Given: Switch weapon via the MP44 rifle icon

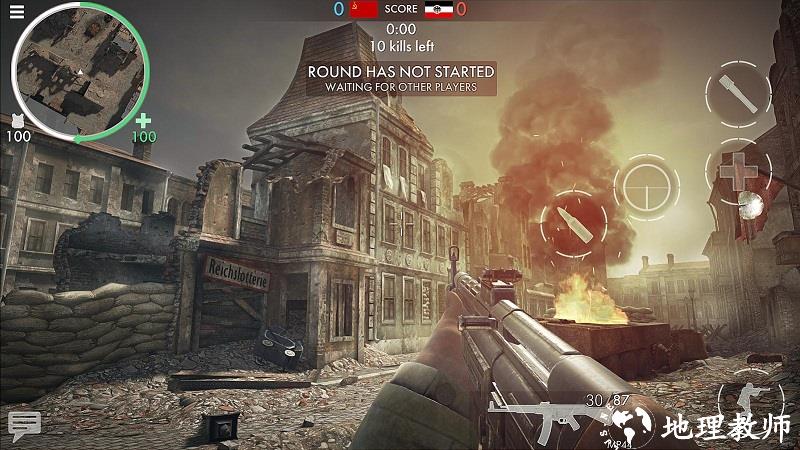Looking at the screenshot, I should pyautogui.click(x=540, y=418).
